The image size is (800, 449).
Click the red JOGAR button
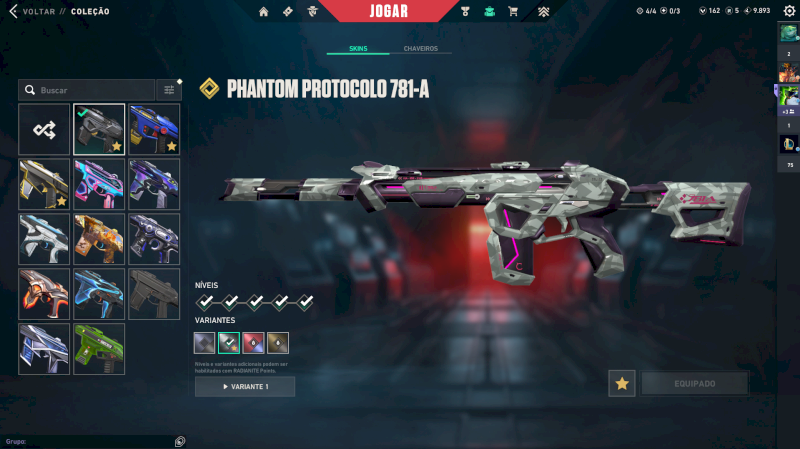coord(400,10)
